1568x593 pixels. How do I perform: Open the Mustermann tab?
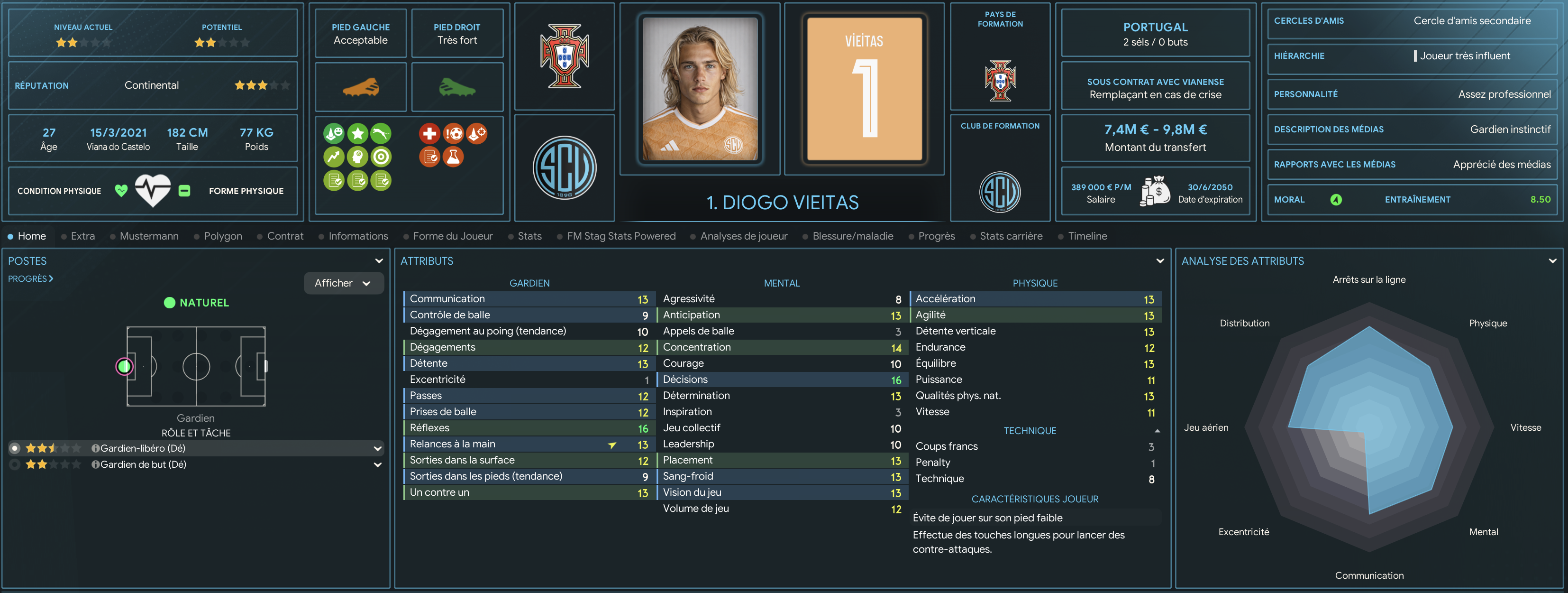[x=148, y=236]
